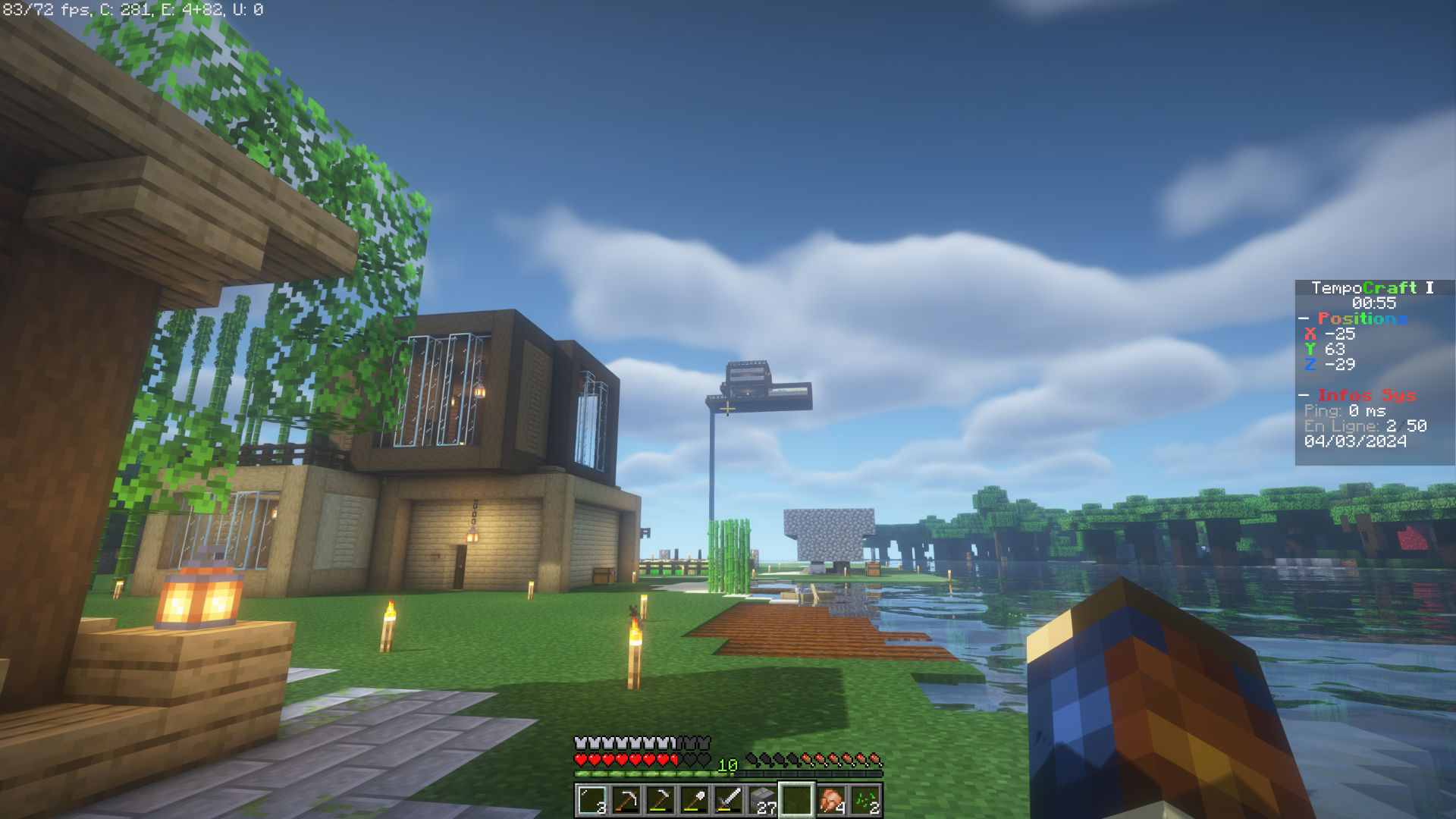Equip the iron shovel slot
1456x819 pixels.
pos(695,800)
